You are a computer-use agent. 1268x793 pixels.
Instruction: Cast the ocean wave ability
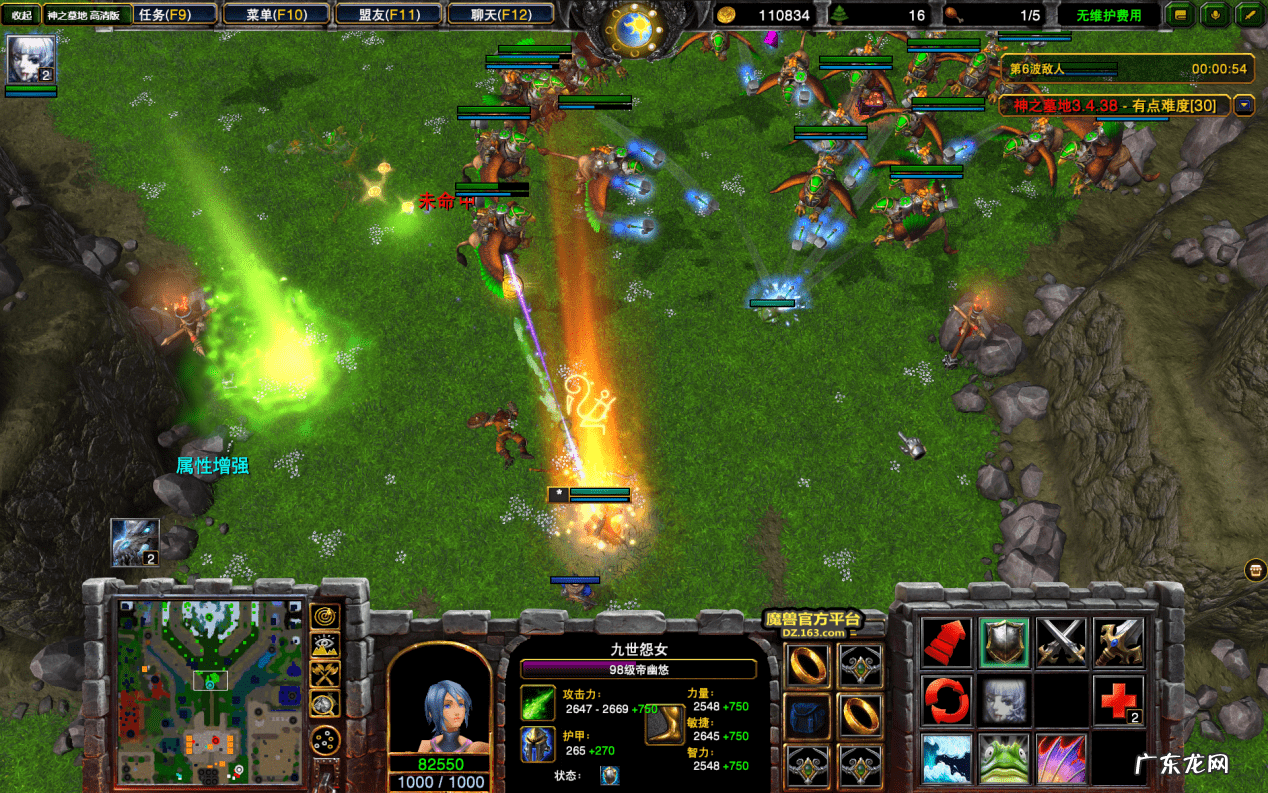coord(946,758)
